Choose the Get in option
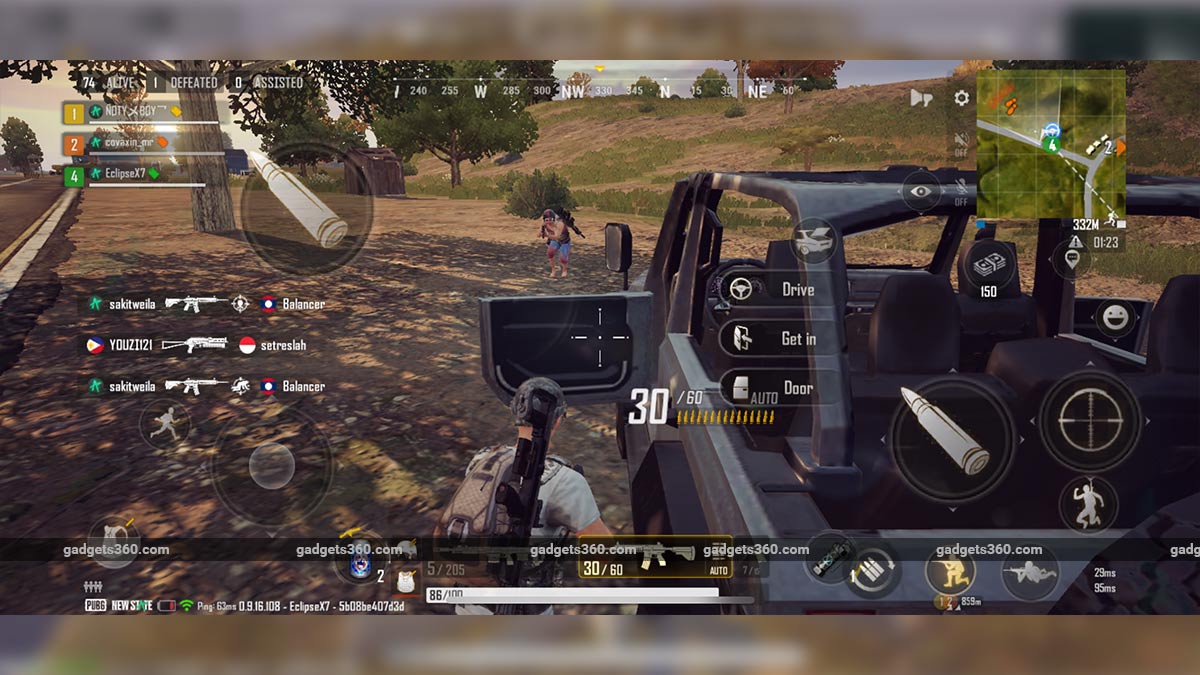Screen dimensions: 1200x675 [x=780, y=339]
